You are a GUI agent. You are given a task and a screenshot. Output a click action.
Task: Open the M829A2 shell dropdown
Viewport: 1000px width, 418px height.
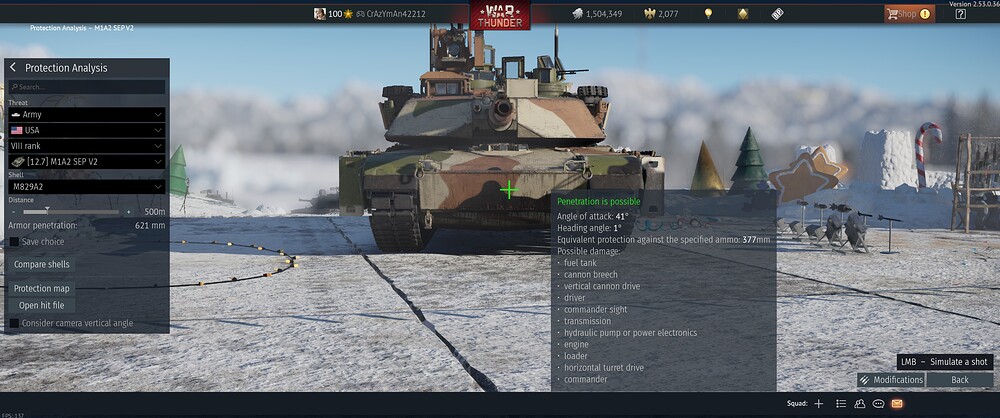[x=86, y=186]
